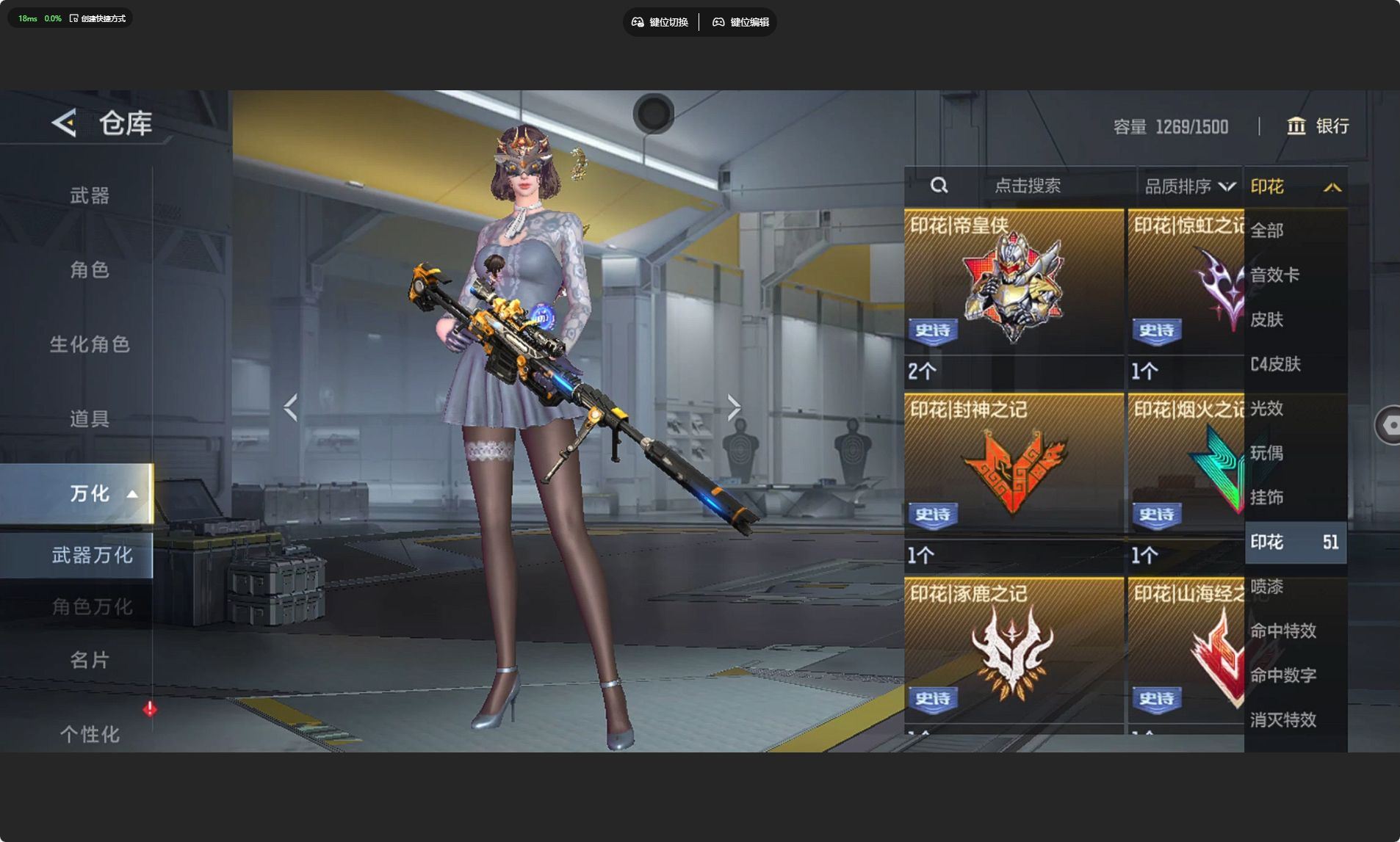Go back from the 仓库 warehouse screen

click(x=65, y=123)
